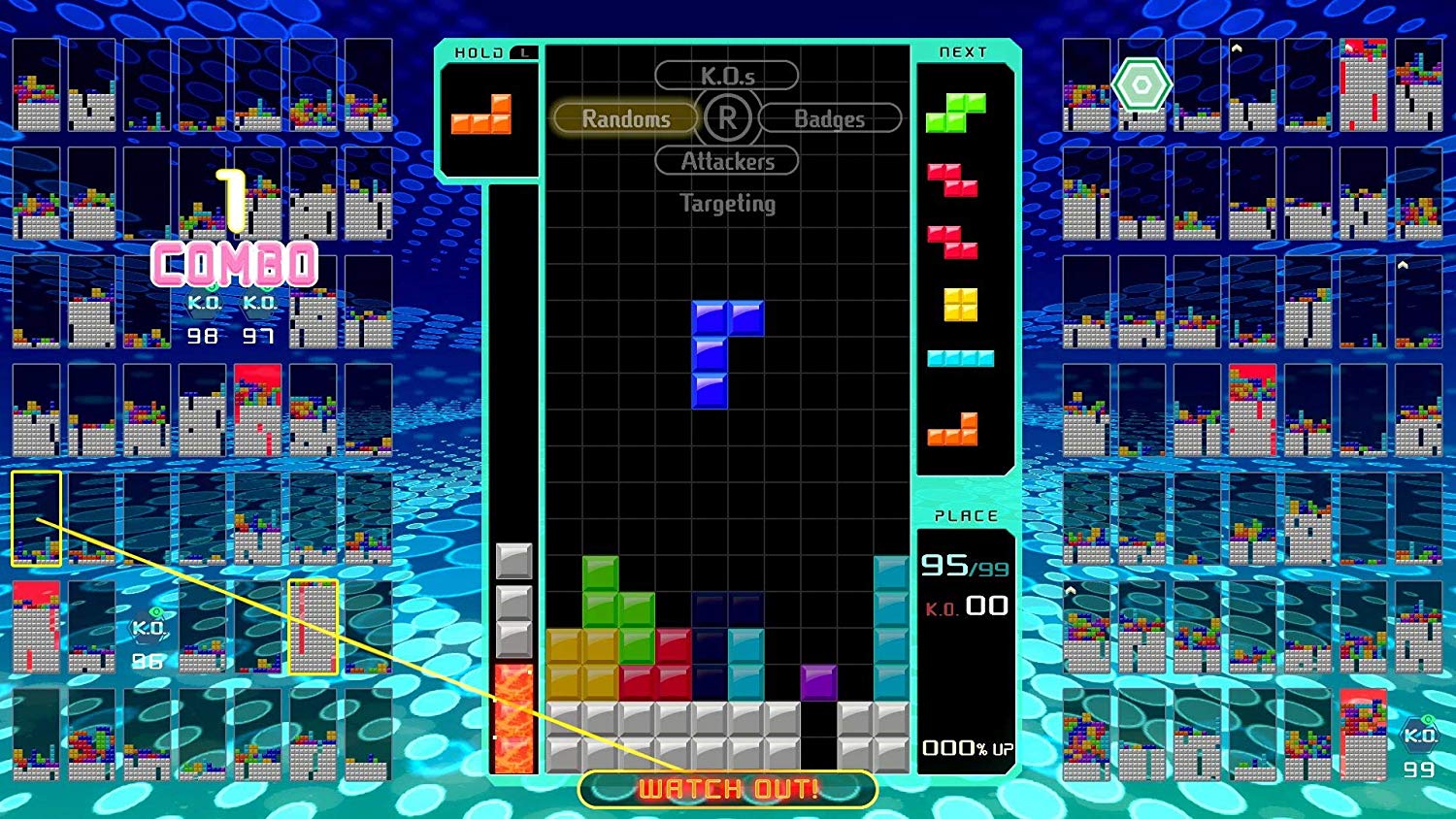
Task: Click the green S-piece in the NEXT queue
Action: 956,112
